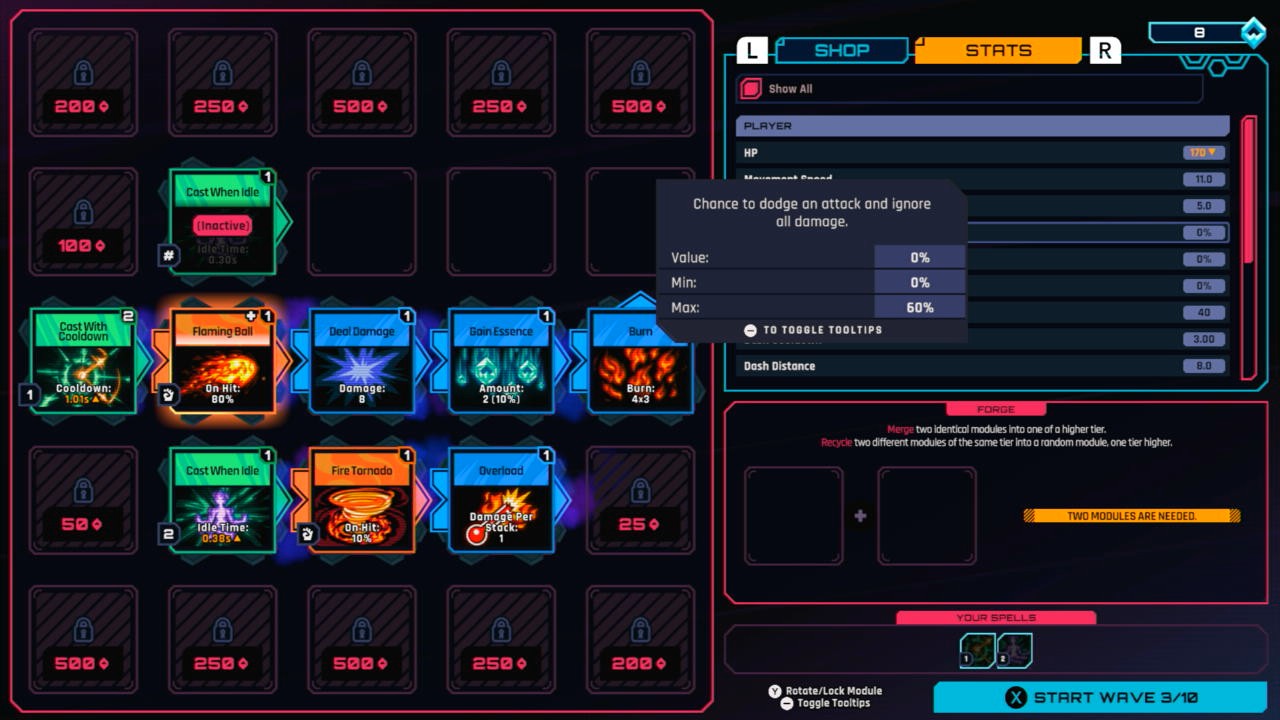Click the Gain Essence module
1280x720 pixels.
[500, 360]
